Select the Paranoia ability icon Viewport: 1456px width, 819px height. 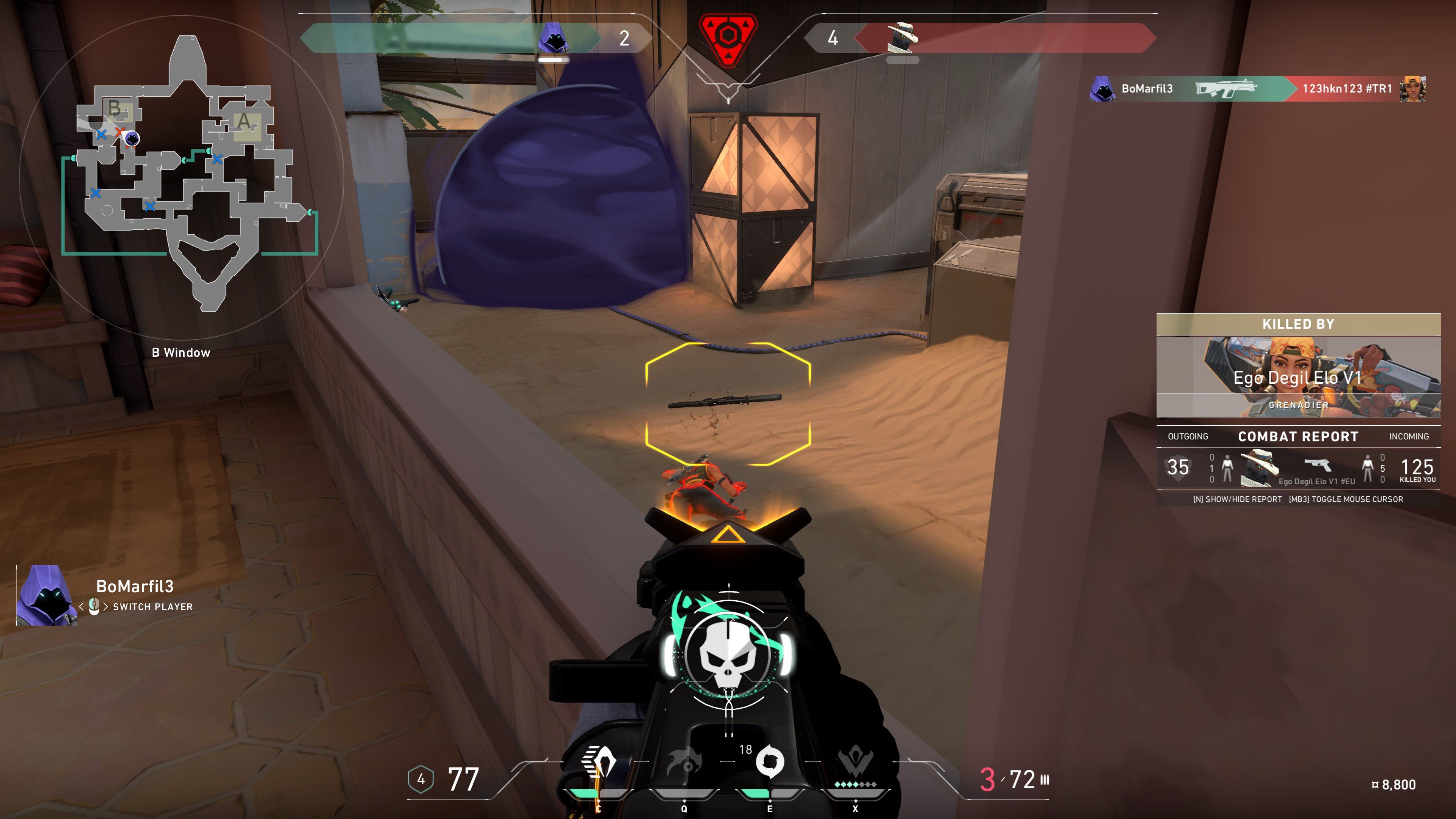tap(684, 763)
